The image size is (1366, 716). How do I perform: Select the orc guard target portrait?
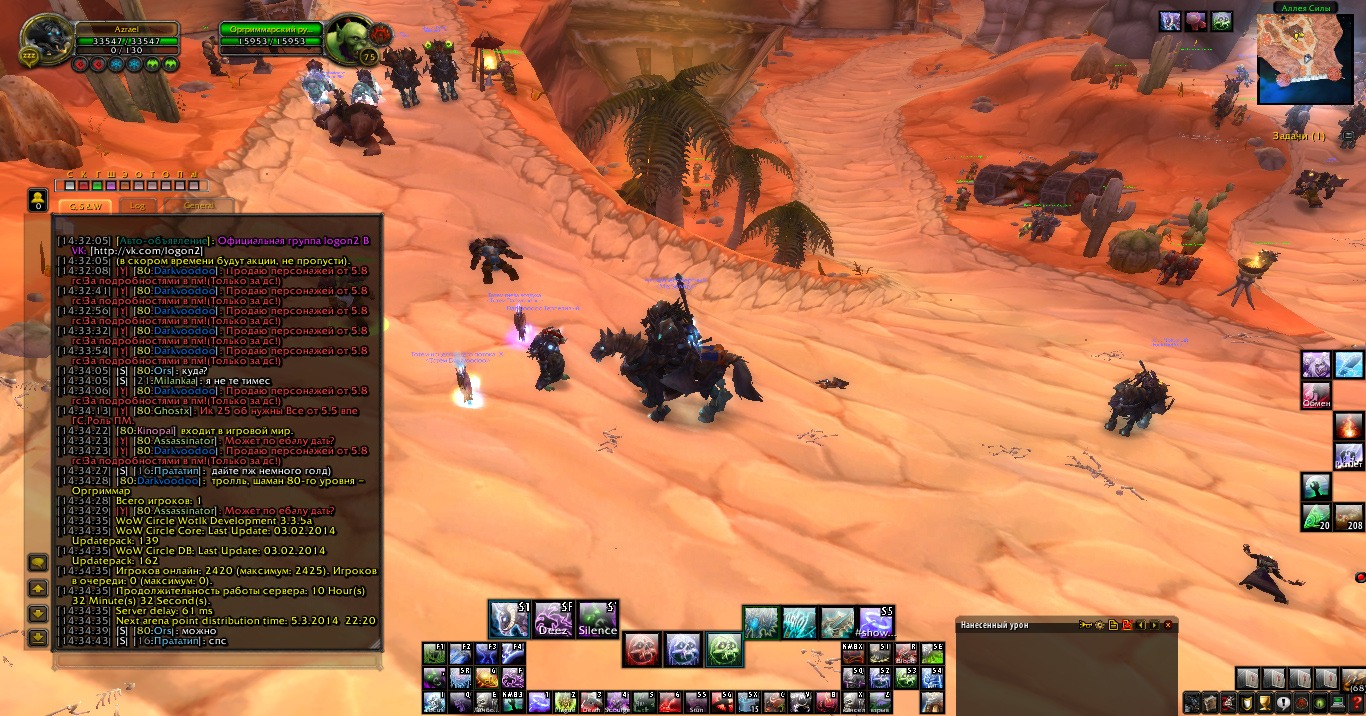pyautogui.click(x=351, y=42)
